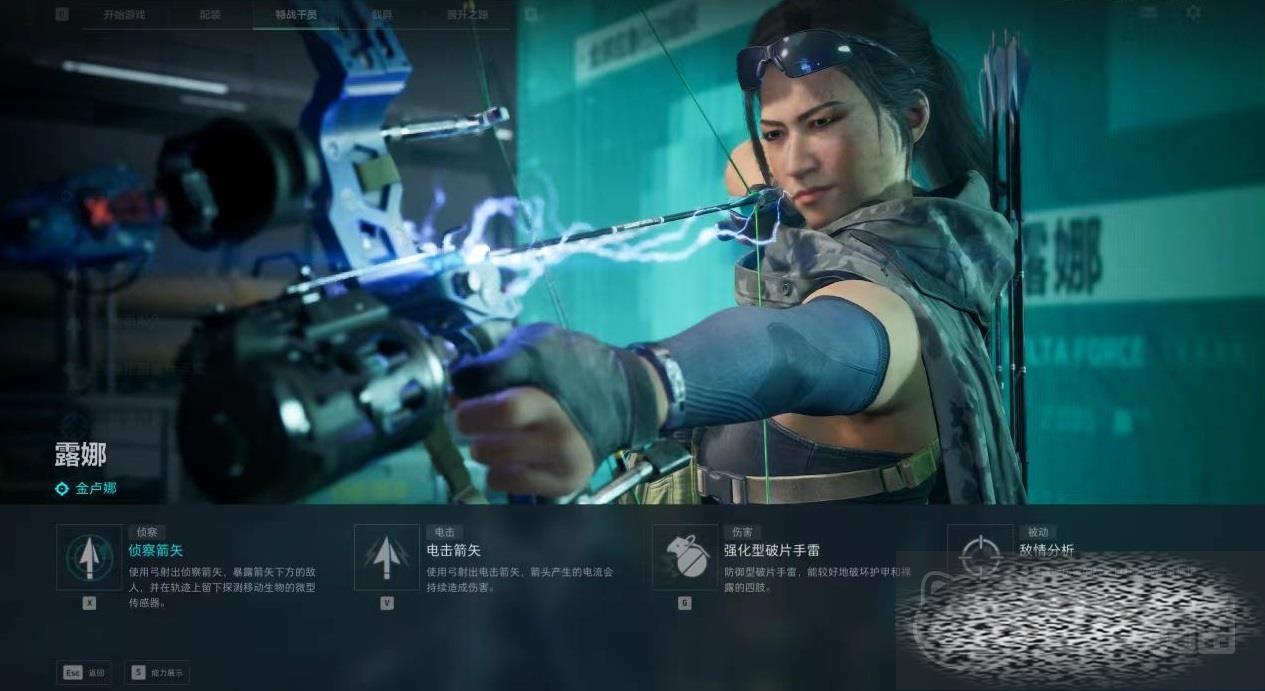This screenshot has width=1265, height=691.
Task: Click the 返回 back button
Action: coord(84,673)
